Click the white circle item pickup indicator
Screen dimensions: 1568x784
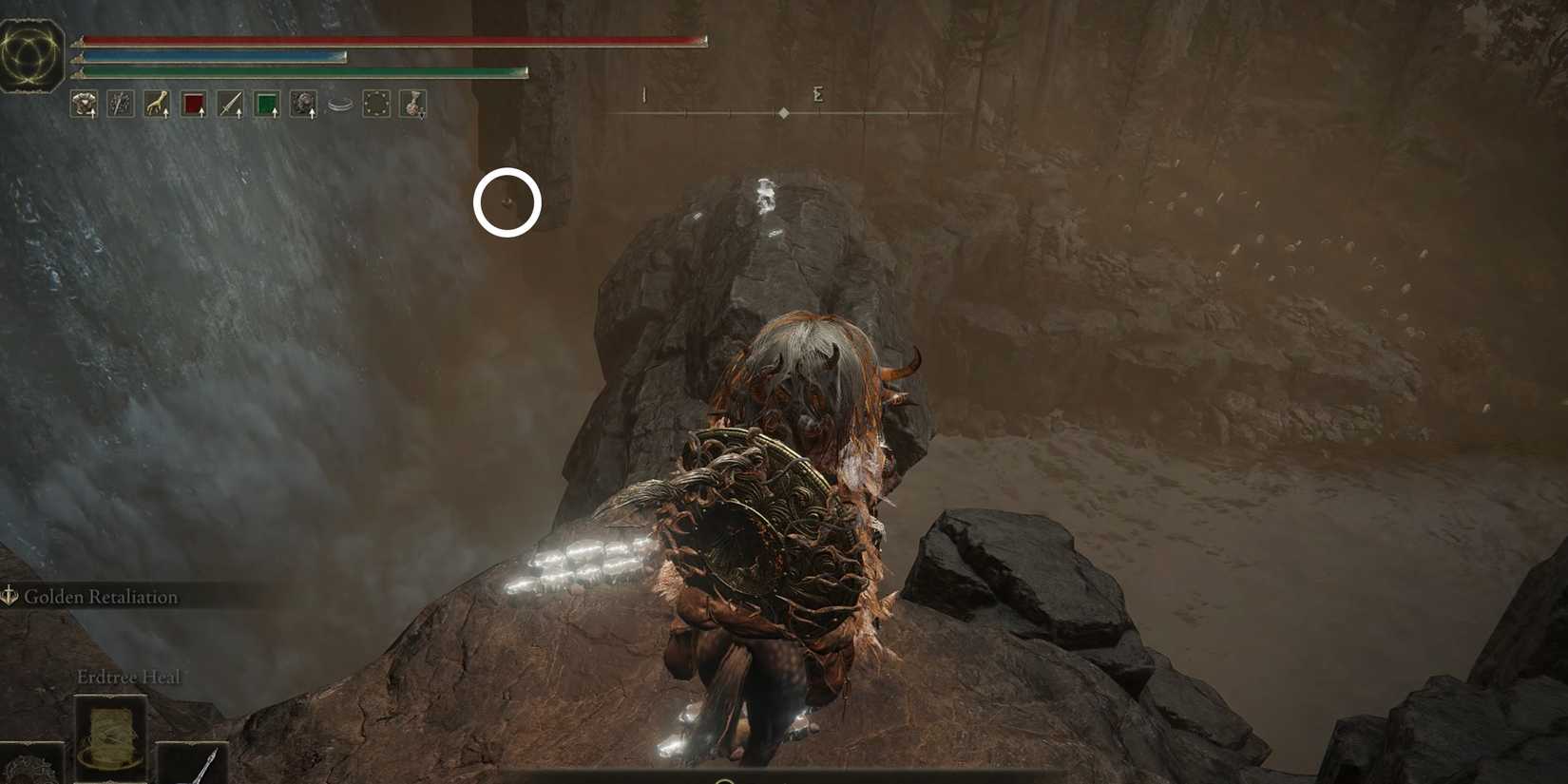tap(508, 202)
